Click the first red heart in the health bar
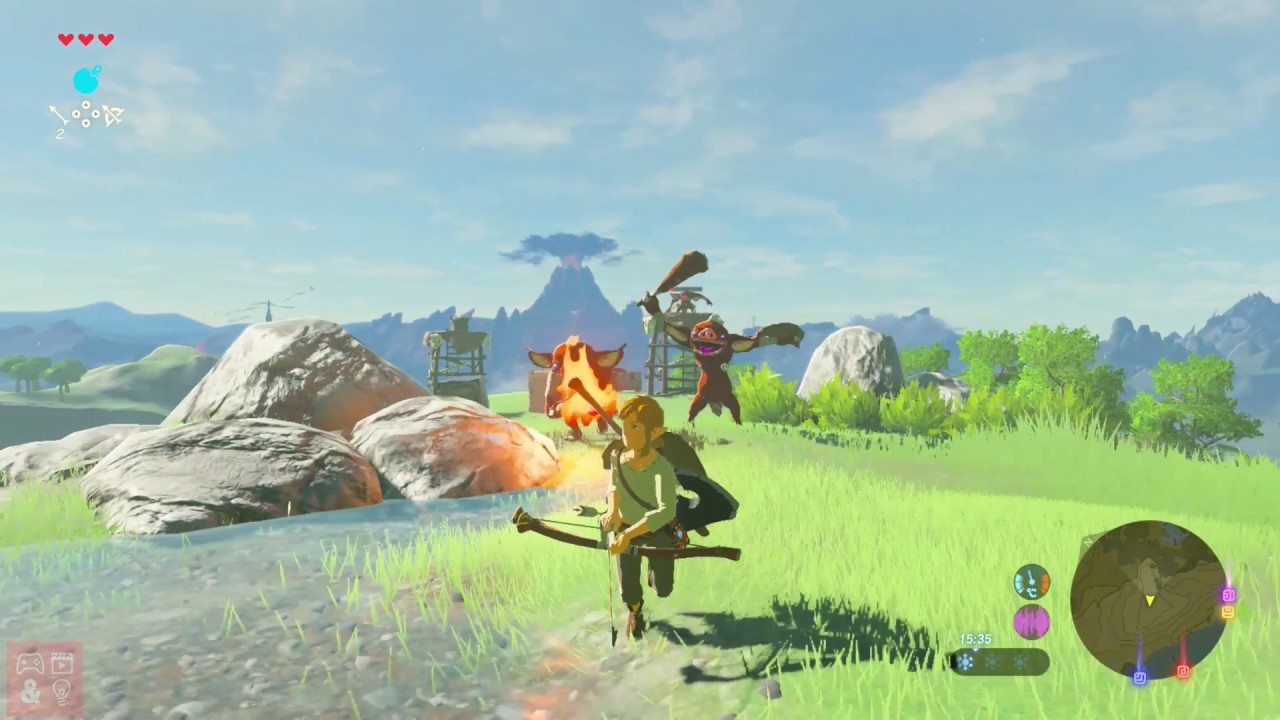Image resolution: width=1280 pixels, height=720 pixels. [66, 40]
